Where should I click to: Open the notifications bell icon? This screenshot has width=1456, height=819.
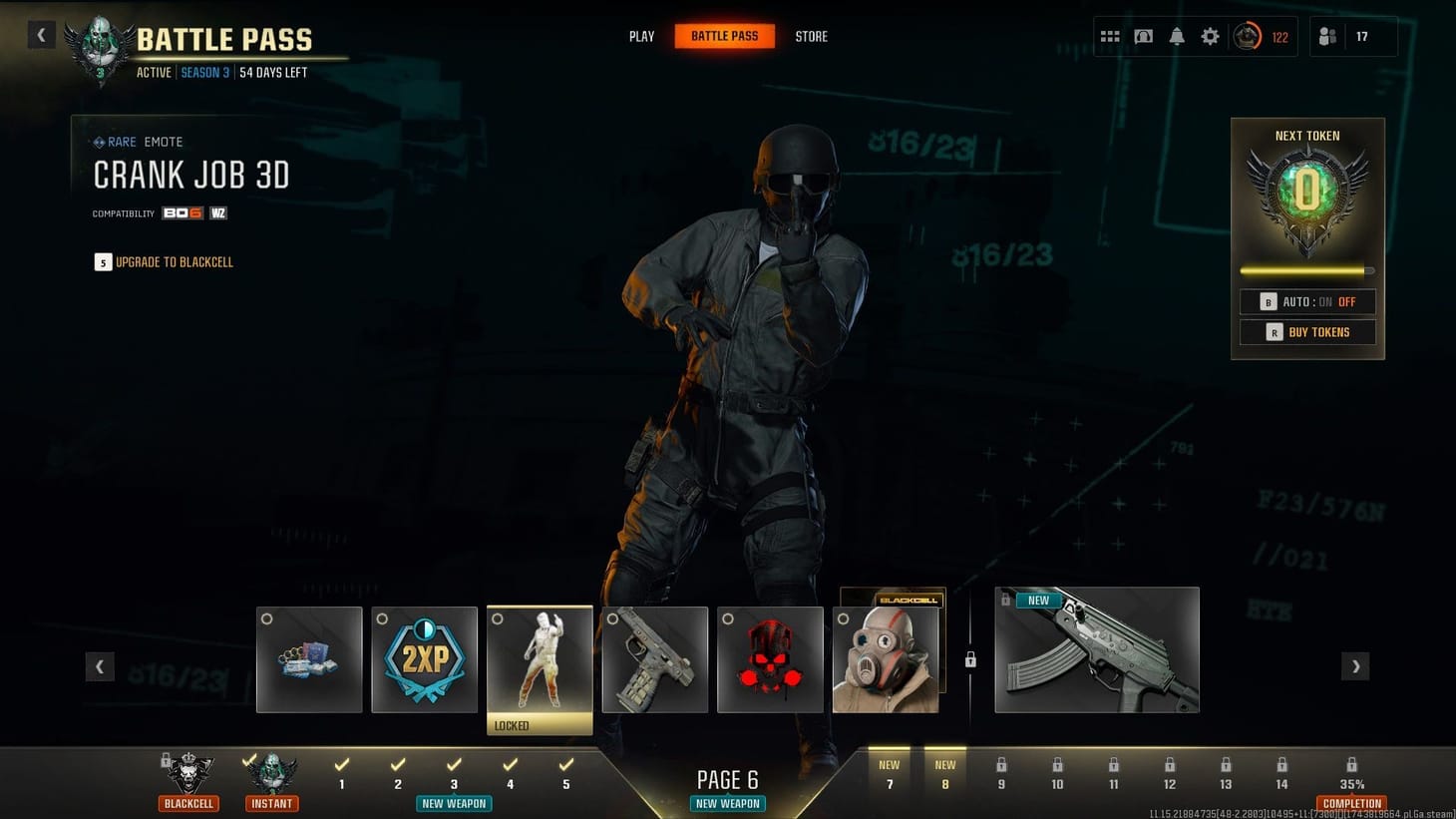point(1177,36)
